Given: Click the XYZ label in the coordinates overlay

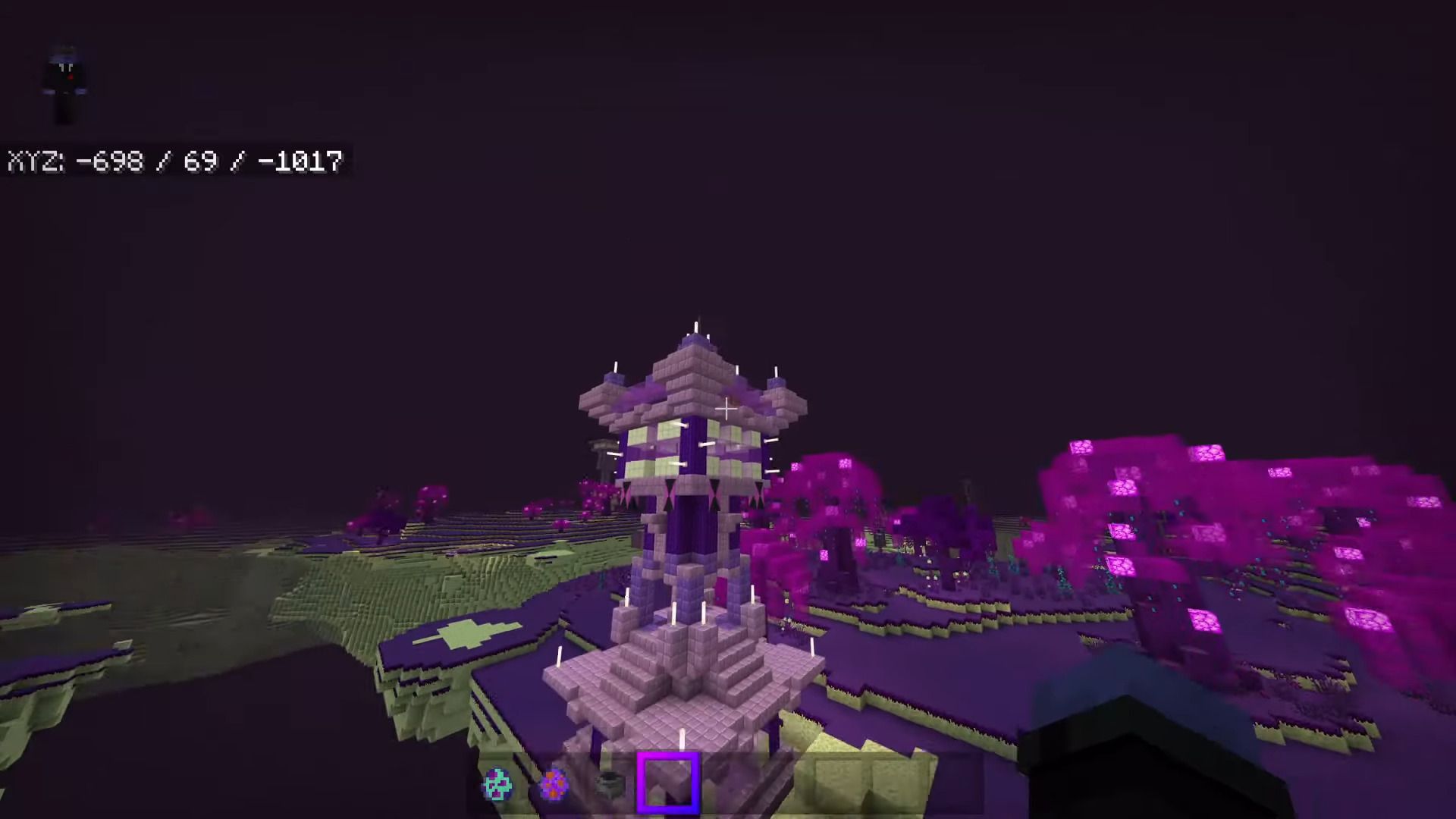Looking at the screenshot, I should coord(36,162).
